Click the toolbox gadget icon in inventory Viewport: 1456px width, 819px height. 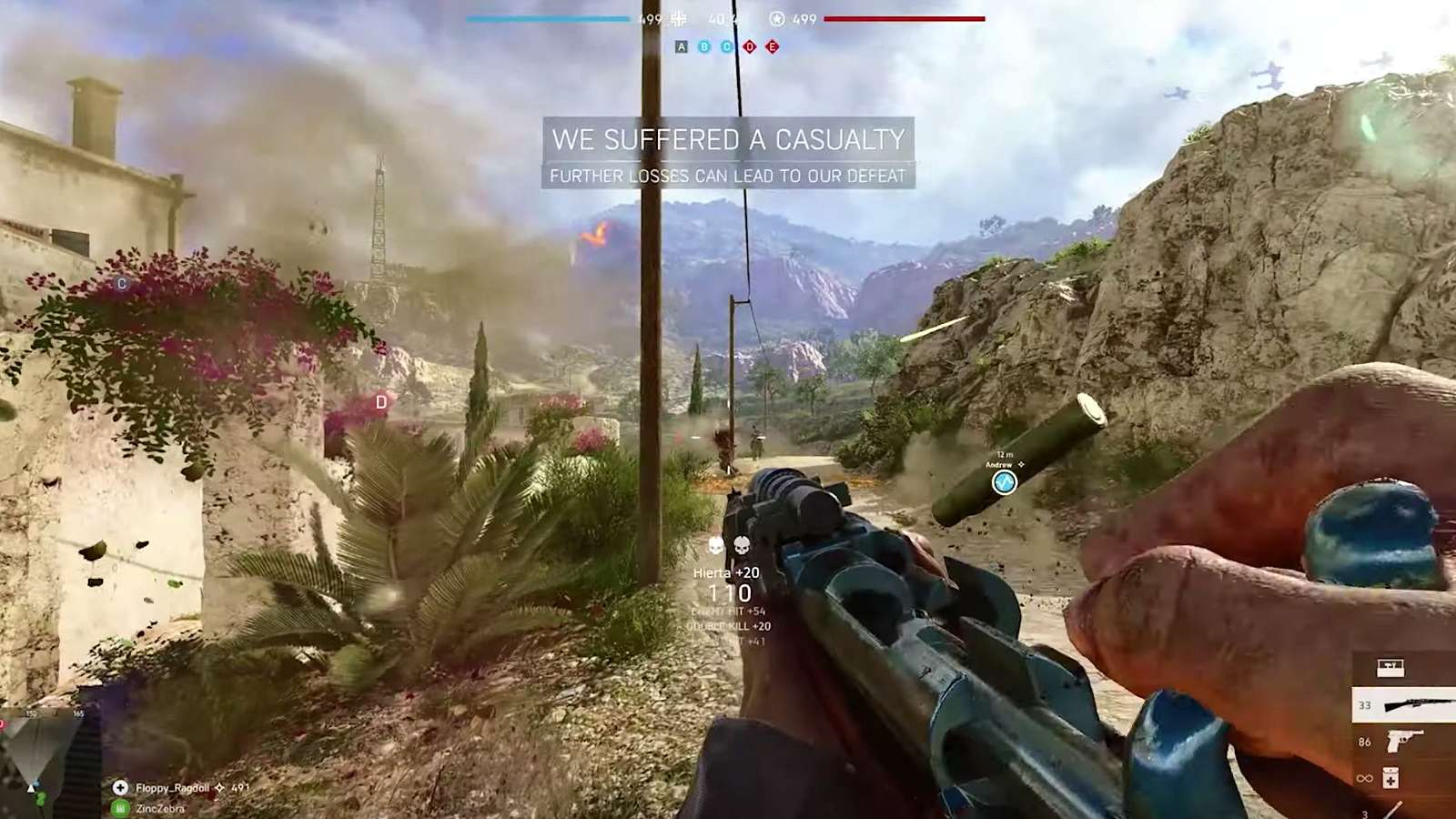coord(1390,667)
